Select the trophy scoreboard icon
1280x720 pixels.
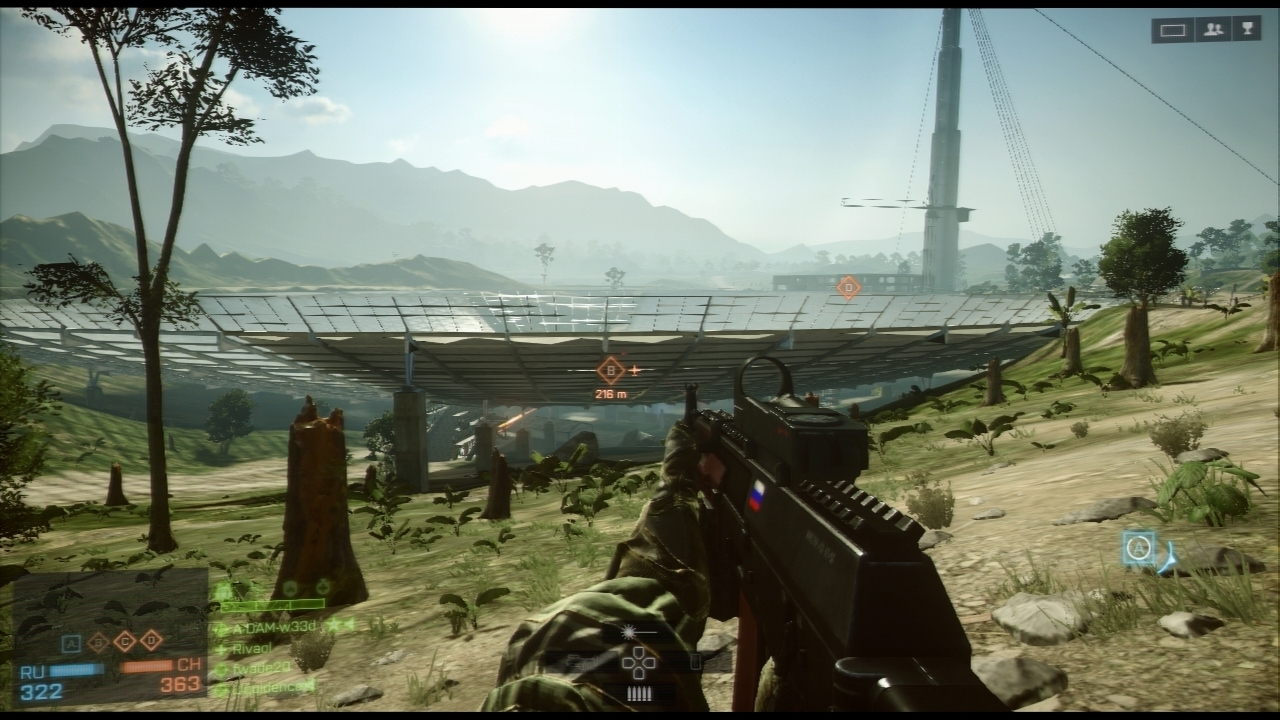click(1246, 30)
